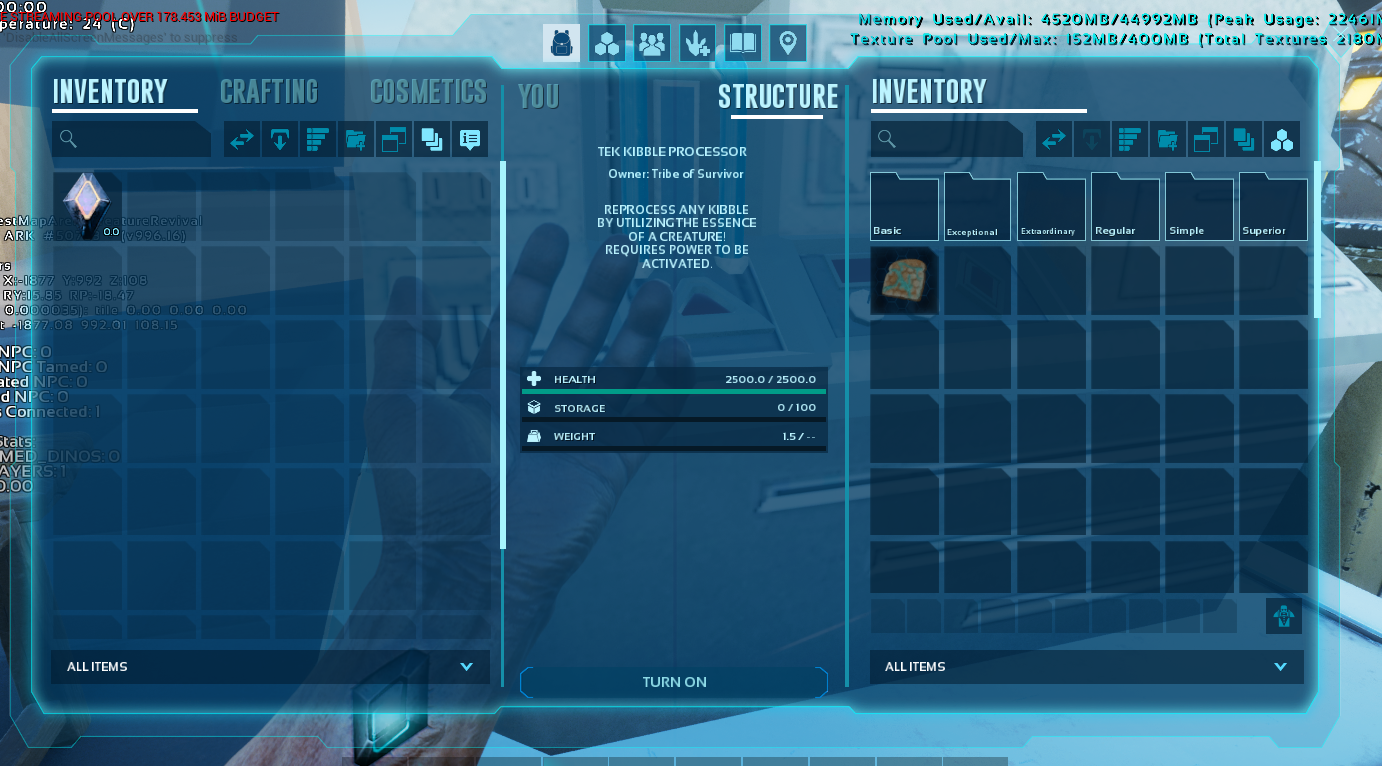The image size is (1382, 766).
Task: Toggle item tooltips with the info icon
Action: 469,139
